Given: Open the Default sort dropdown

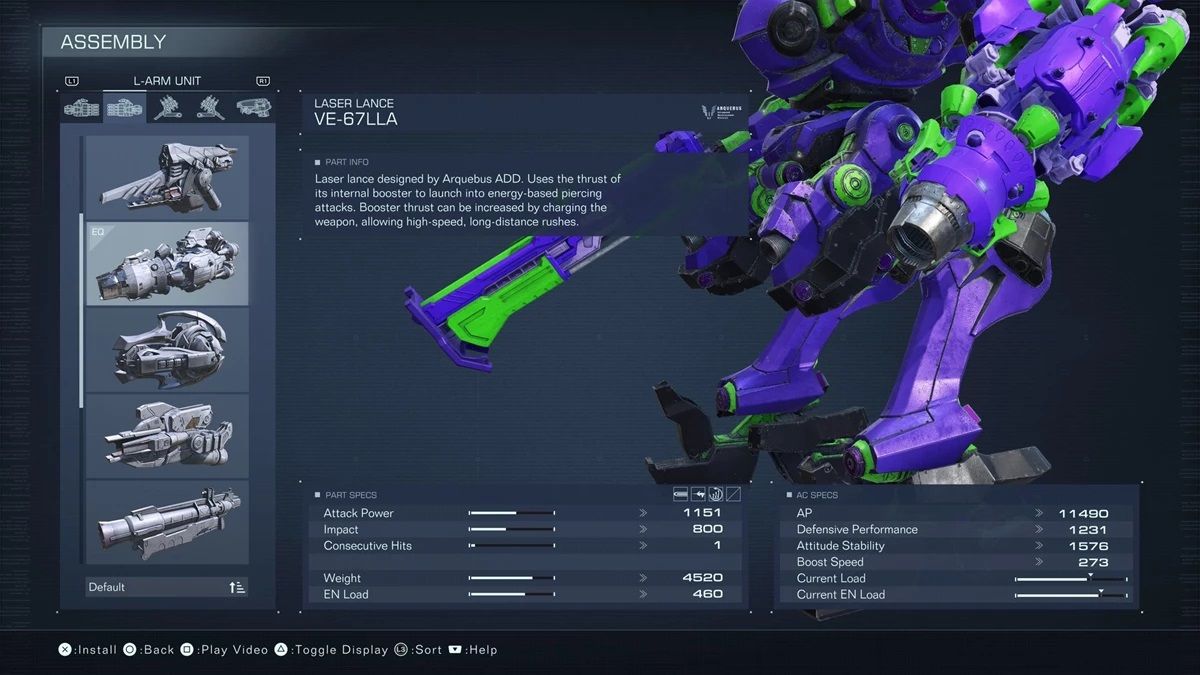Looking at the screenshot, I should [x=155, y=587].
